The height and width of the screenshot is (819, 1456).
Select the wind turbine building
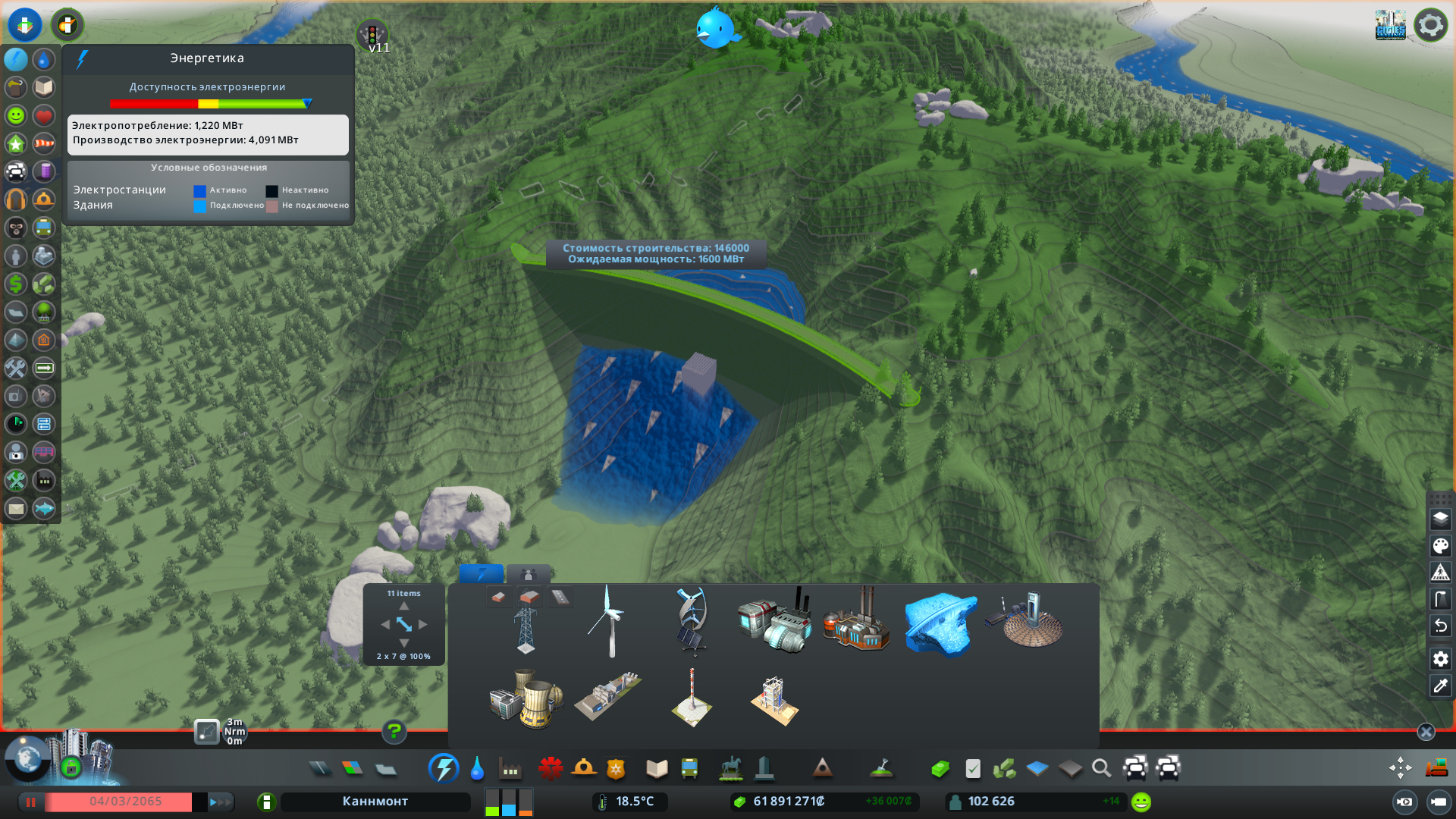(x=609, y=622)
